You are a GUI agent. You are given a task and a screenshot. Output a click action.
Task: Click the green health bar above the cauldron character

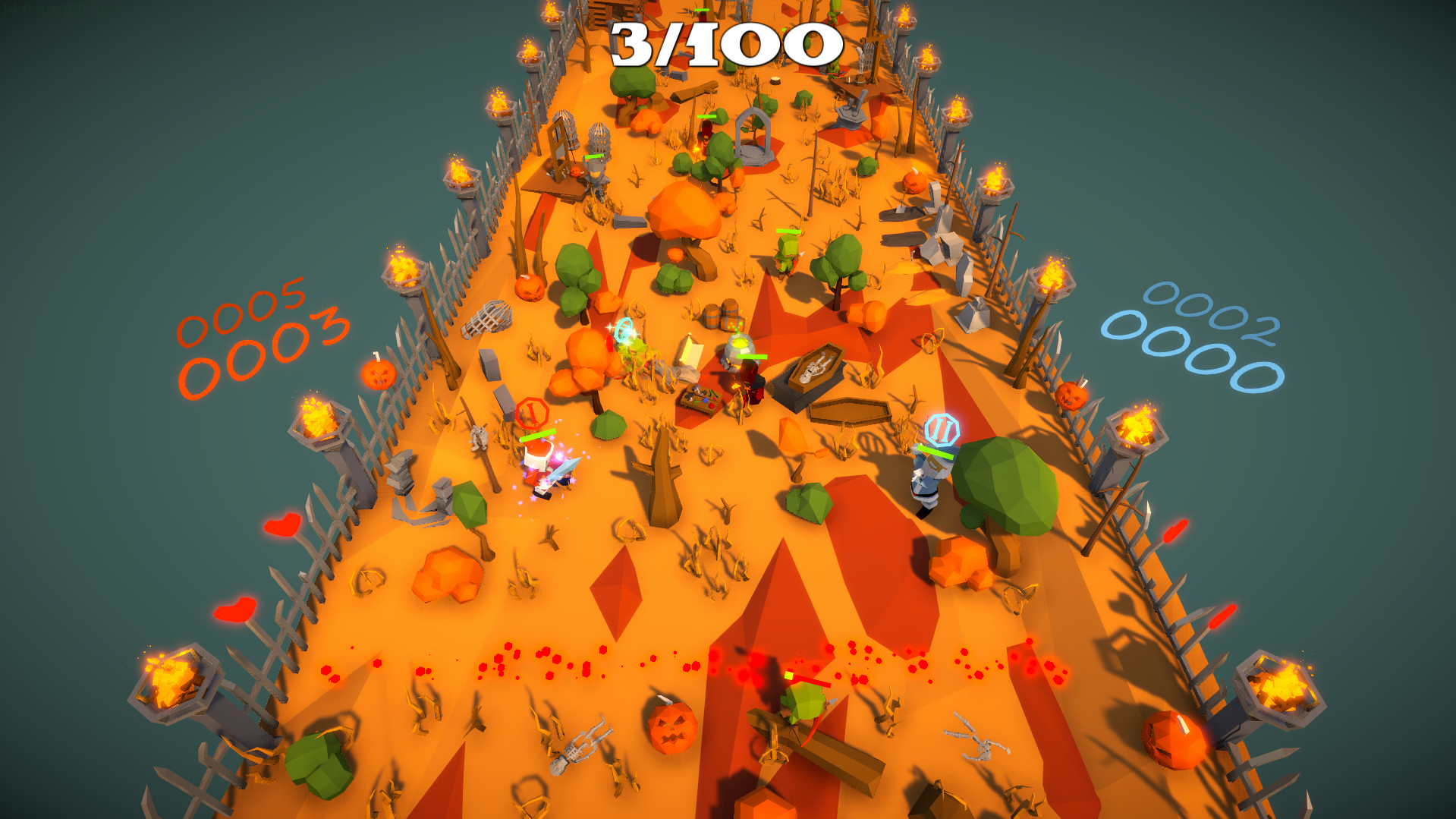pyautogui.click(x=751, y=357)
